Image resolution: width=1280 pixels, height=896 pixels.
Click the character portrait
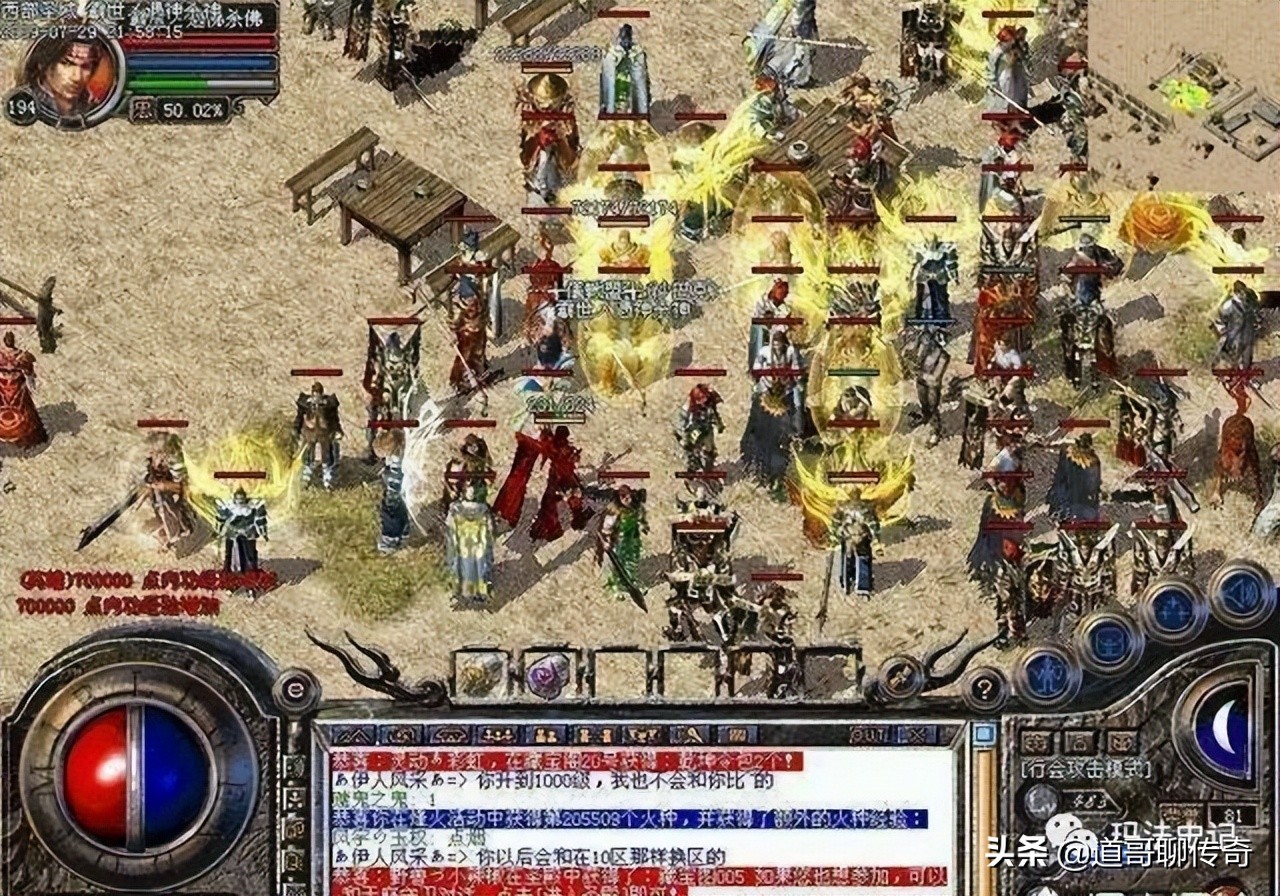pos(72,75)
